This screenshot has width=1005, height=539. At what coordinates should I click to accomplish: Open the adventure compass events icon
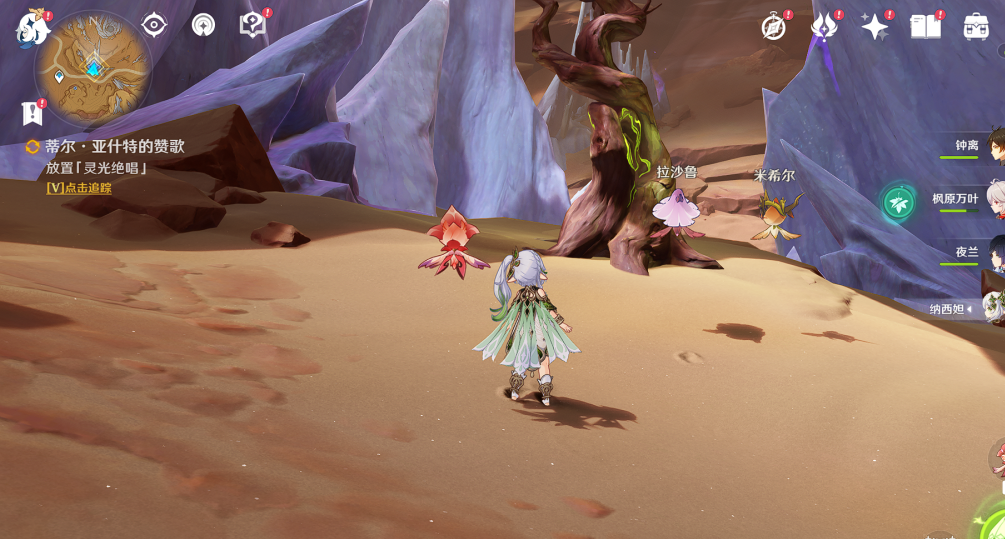pyautogui.click(x=773, y=27)
